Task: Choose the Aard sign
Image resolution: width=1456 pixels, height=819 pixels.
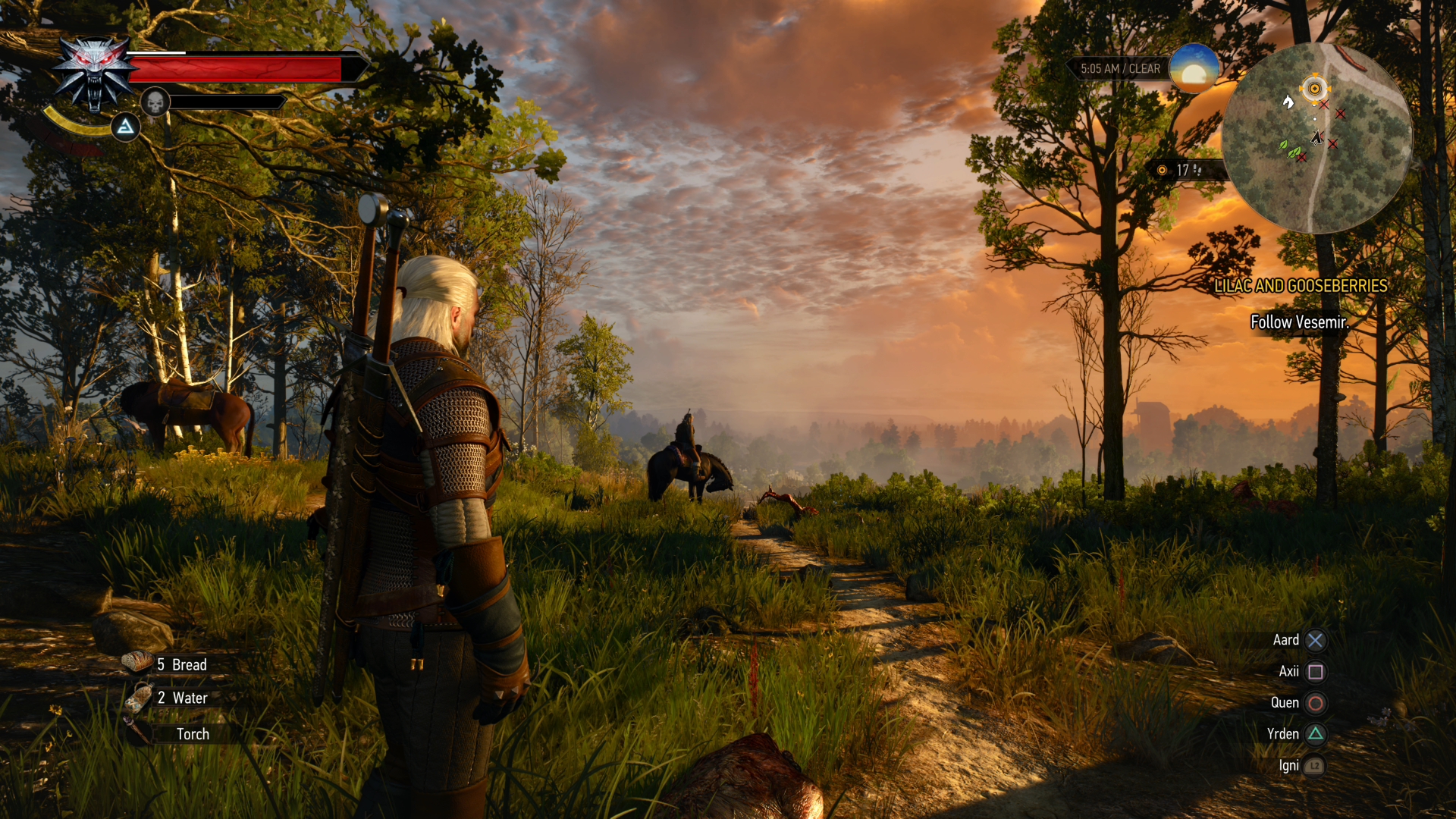Action: pos(1315,640)
